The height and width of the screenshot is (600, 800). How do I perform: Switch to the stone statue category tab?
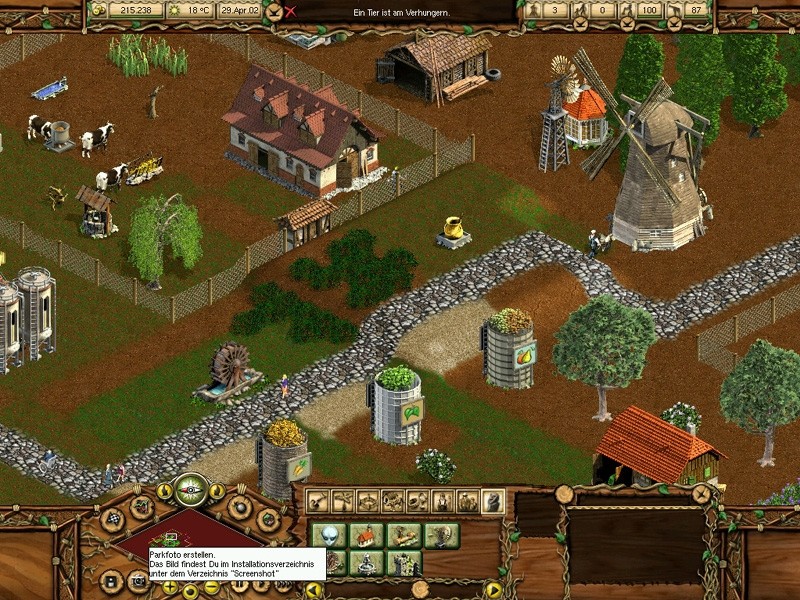[x=493, y=501]
